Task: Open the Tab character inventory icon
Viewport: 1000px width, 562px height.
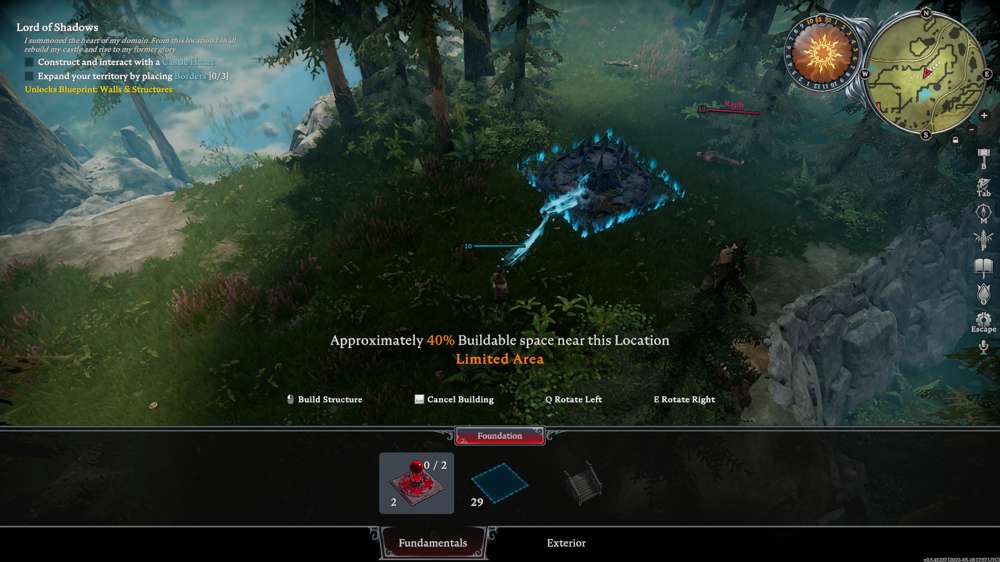Action: click(x=983, y=186)
